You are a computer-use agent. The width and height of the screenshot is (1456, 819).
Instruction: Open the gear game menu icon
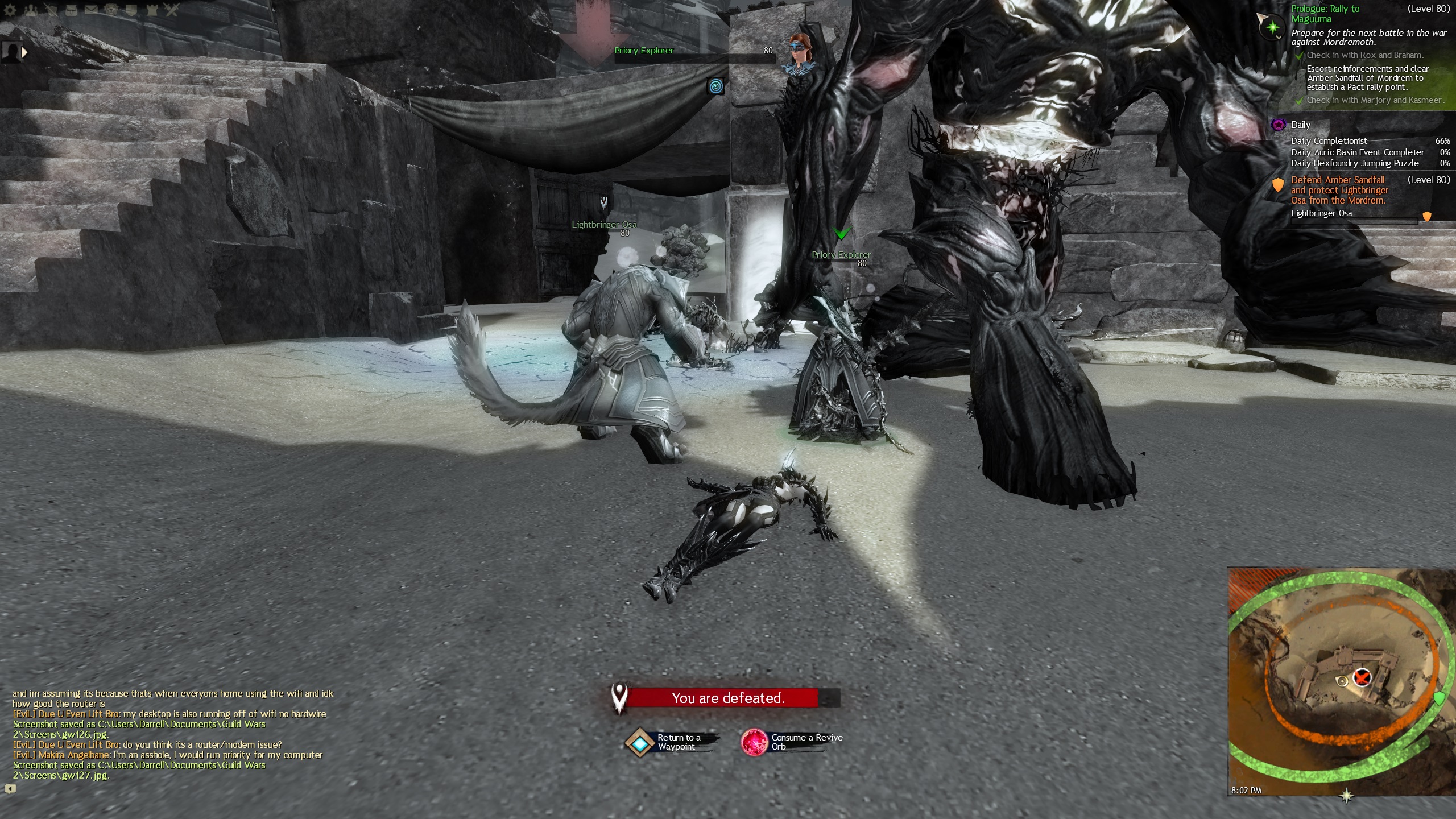pyautogui.click(x=10, y=10)
